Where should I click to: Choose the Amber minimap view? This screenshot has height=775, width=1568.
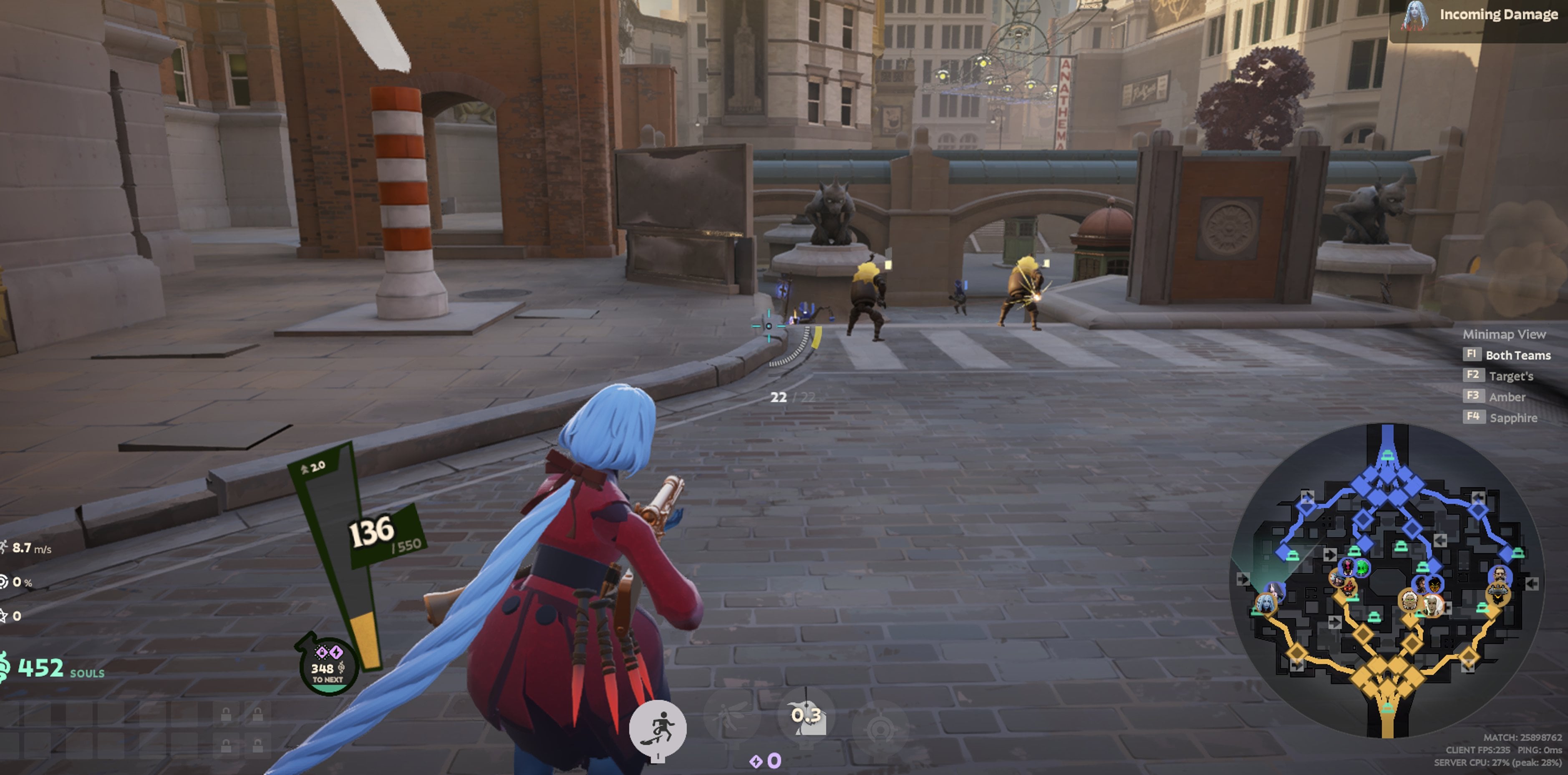(x=1507, y=397)
